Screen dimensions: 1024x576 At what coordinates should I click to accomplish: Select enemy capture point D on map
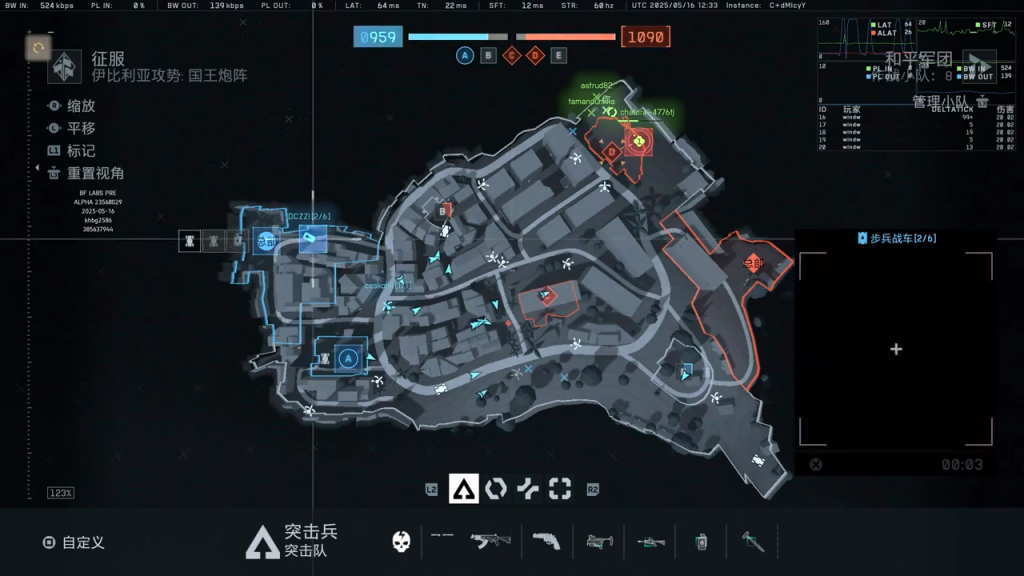coord(611,151)
